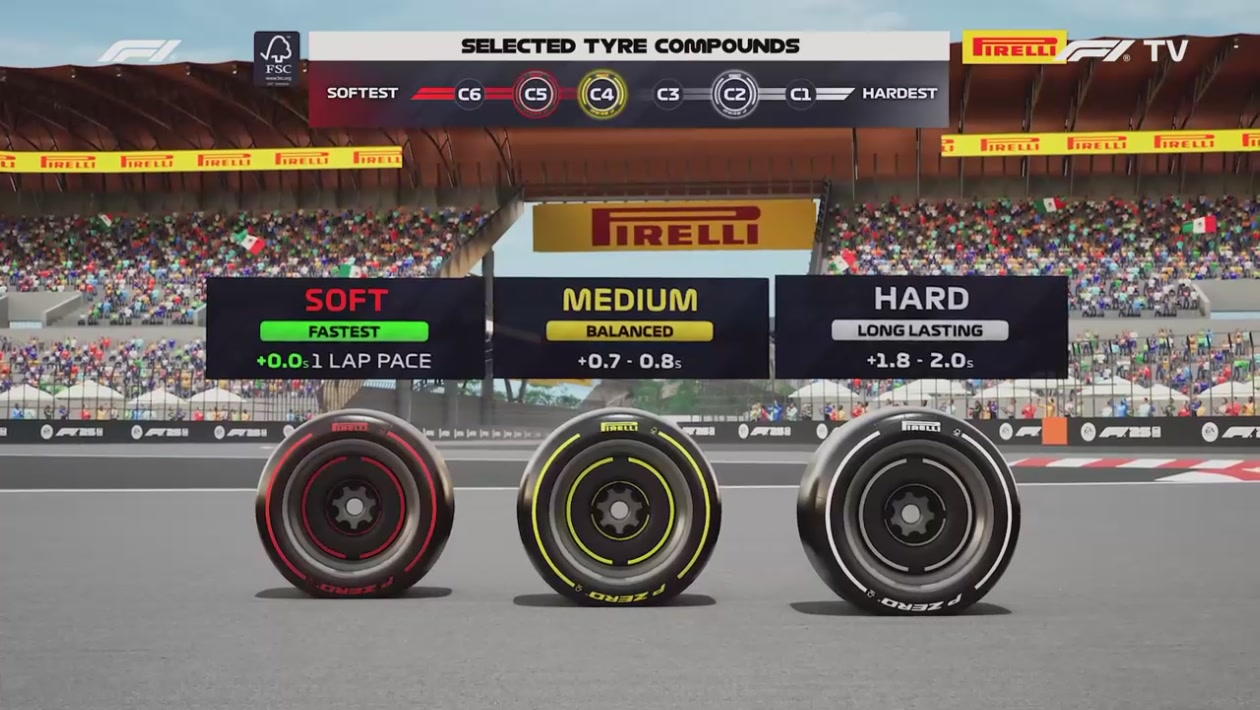This screenshot has height=710, width=1260.
Task: Click the FSC certification badge
Action: click(277, 59)
